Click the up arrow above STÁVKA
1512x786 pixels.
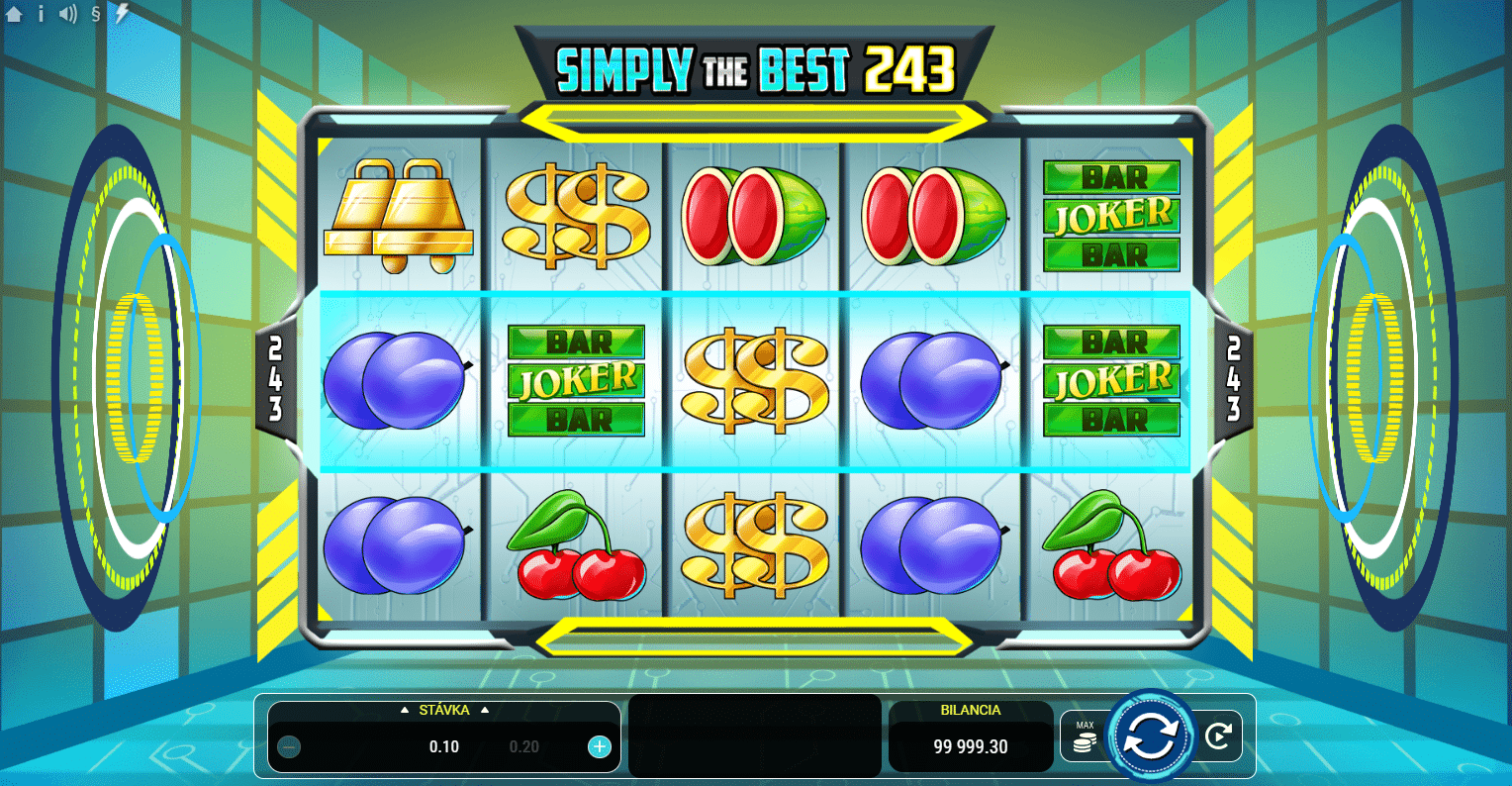tap(405, 710)
